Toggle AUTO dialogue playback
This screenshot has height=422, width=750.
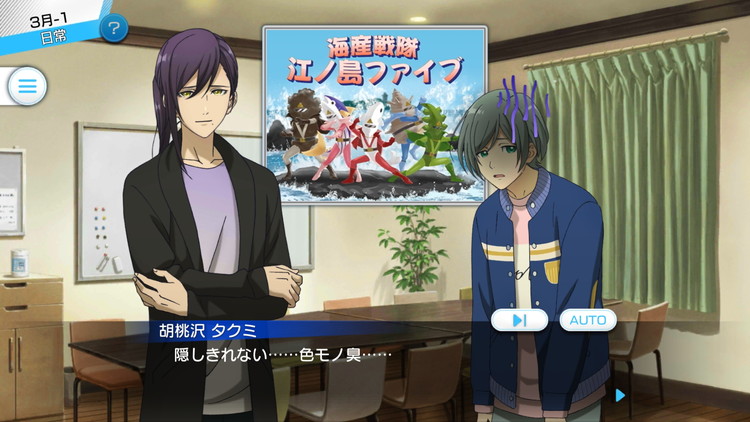pyautogui.click(x=588, y=320)
